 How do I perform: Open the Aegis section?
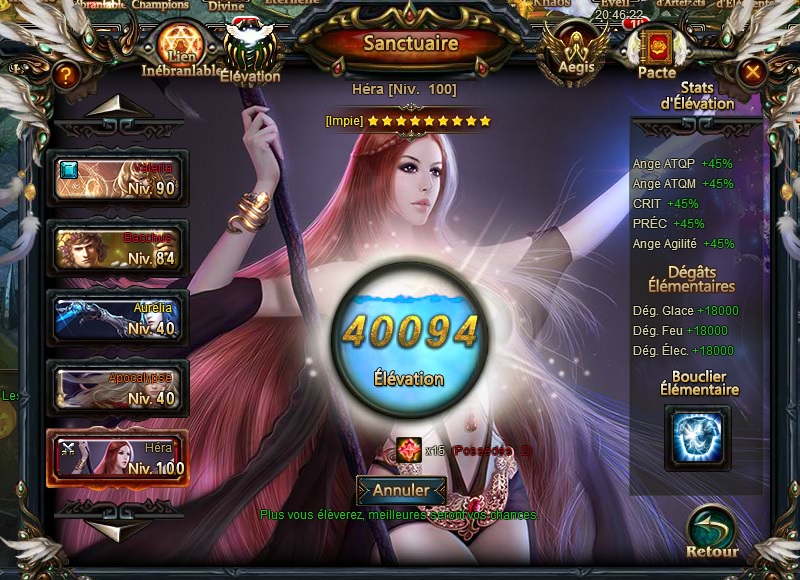click(x=576, y=50)
